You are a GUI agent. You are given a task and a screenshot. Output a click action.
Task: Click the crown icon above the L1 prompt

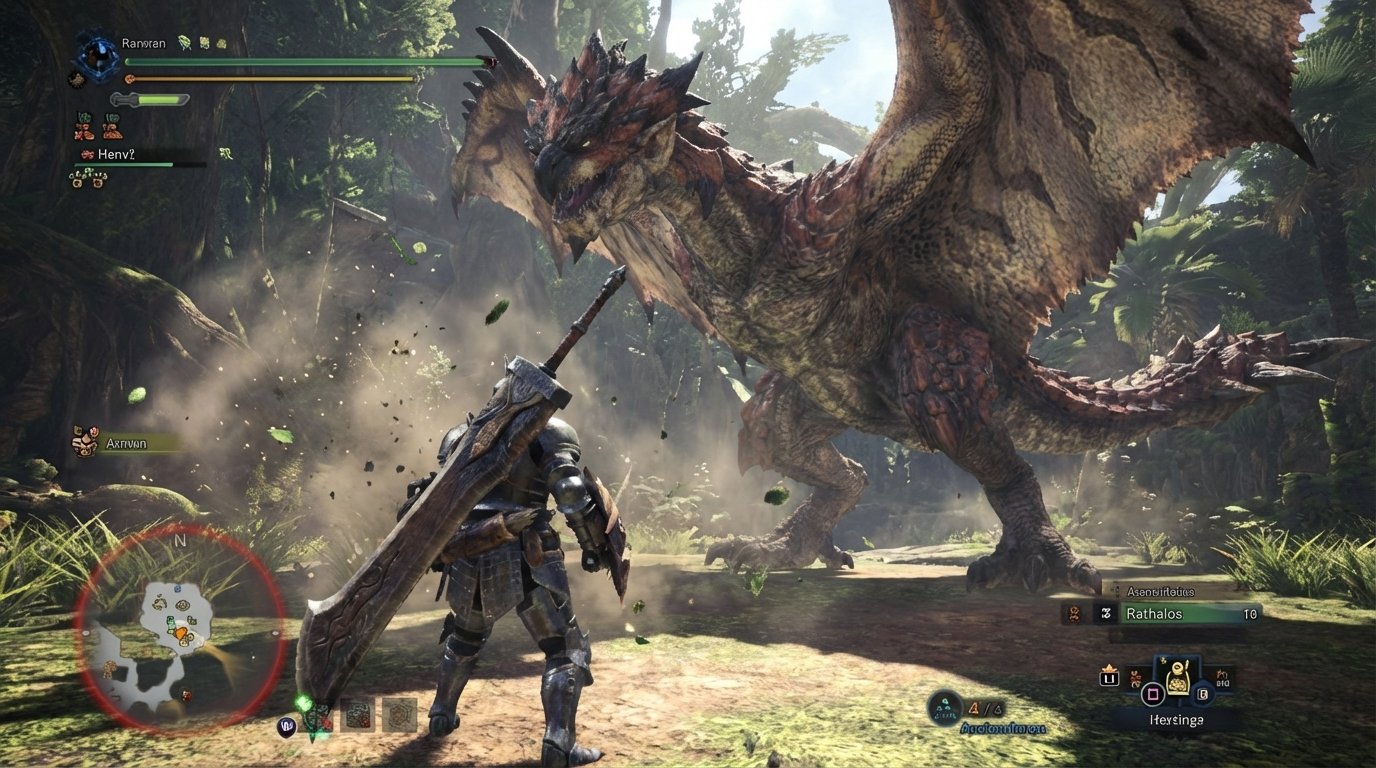1110,667
